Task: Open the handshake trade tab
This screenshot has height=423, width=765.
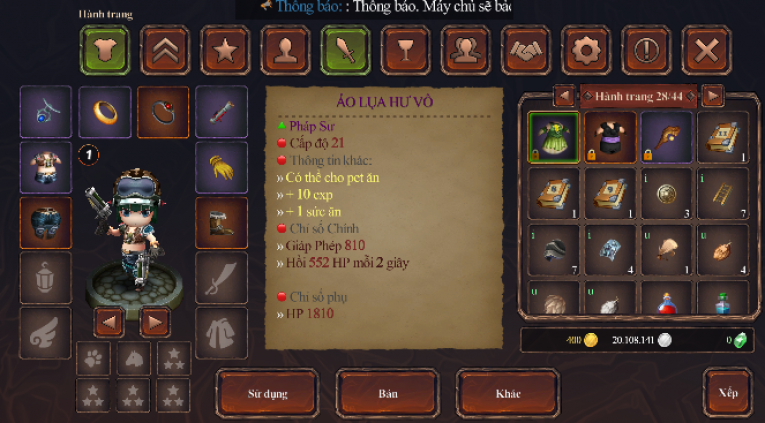Action: 526,50
